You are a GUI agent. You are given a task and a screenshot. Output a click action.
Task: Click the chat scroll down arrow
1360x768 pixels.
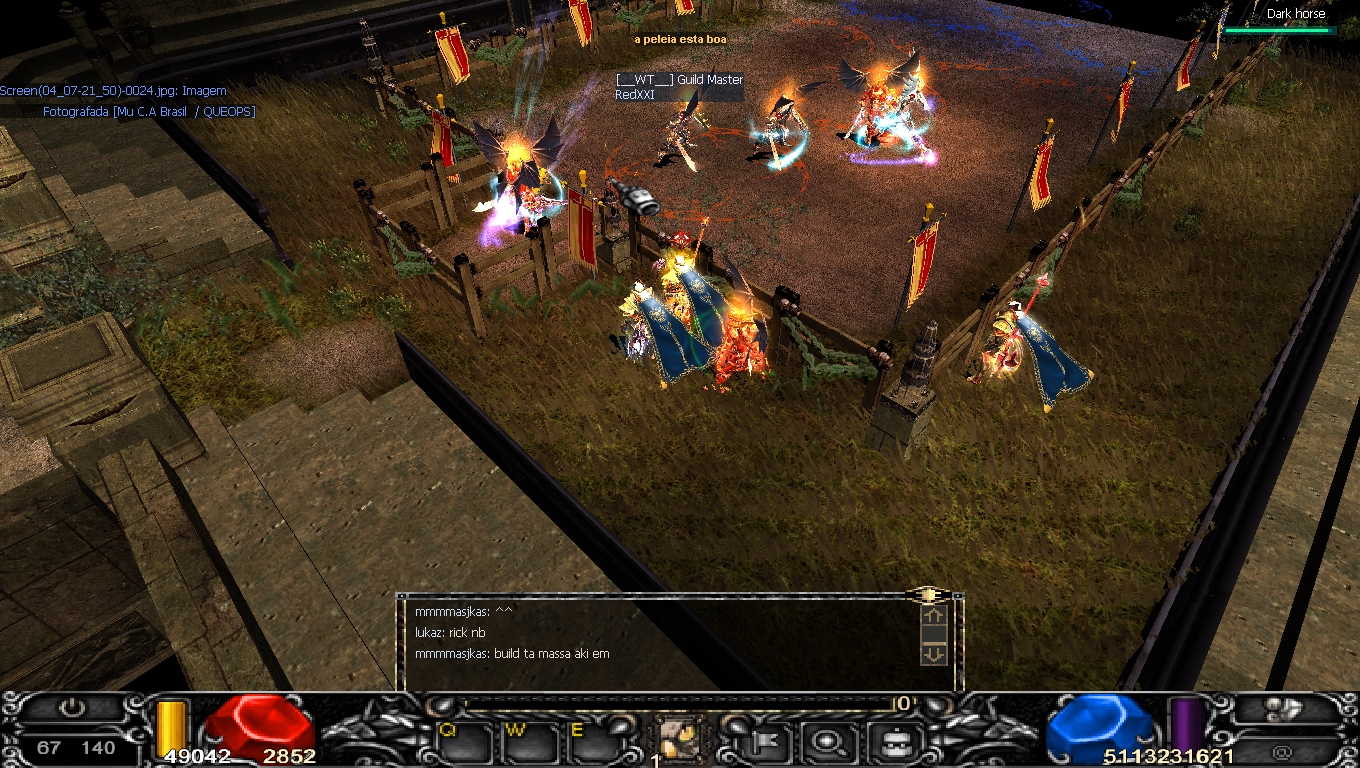[932, 654]
